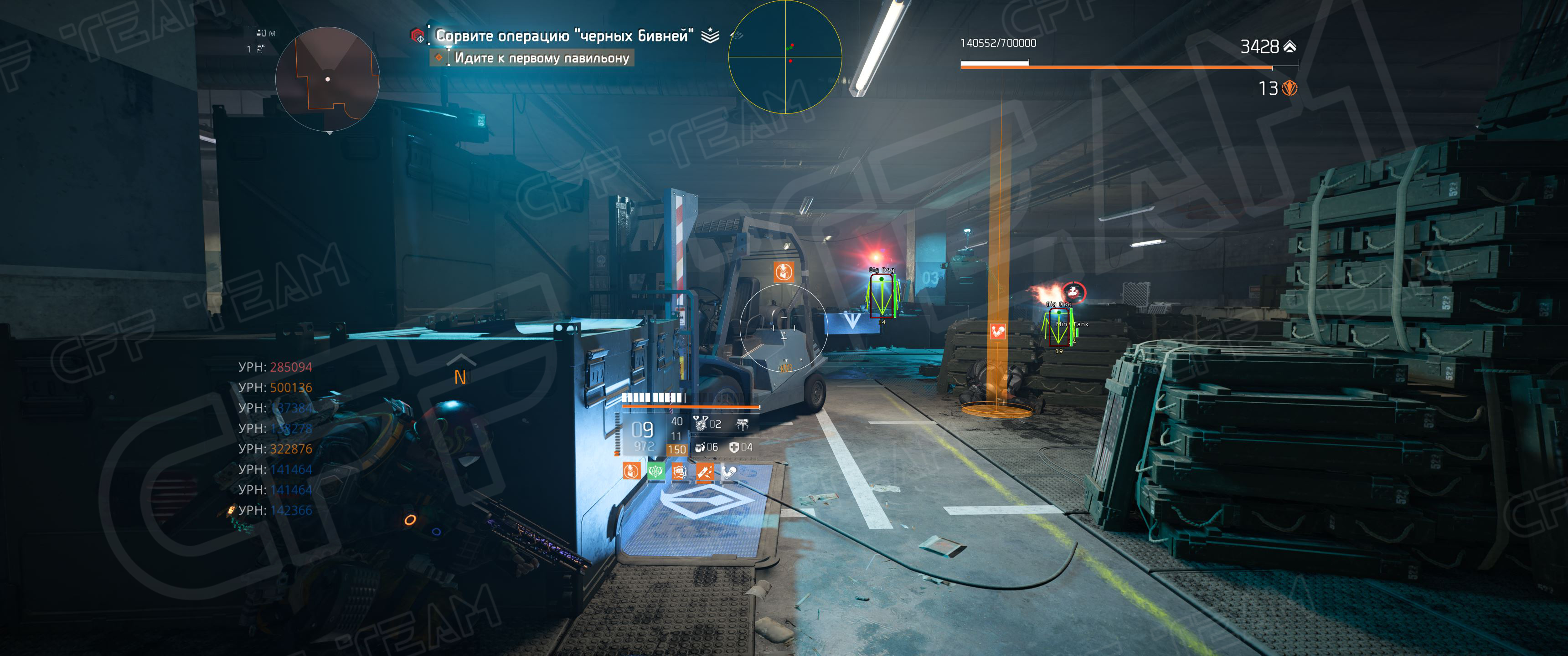Select the yellow crosshair radar overlay

click(785, 57)
